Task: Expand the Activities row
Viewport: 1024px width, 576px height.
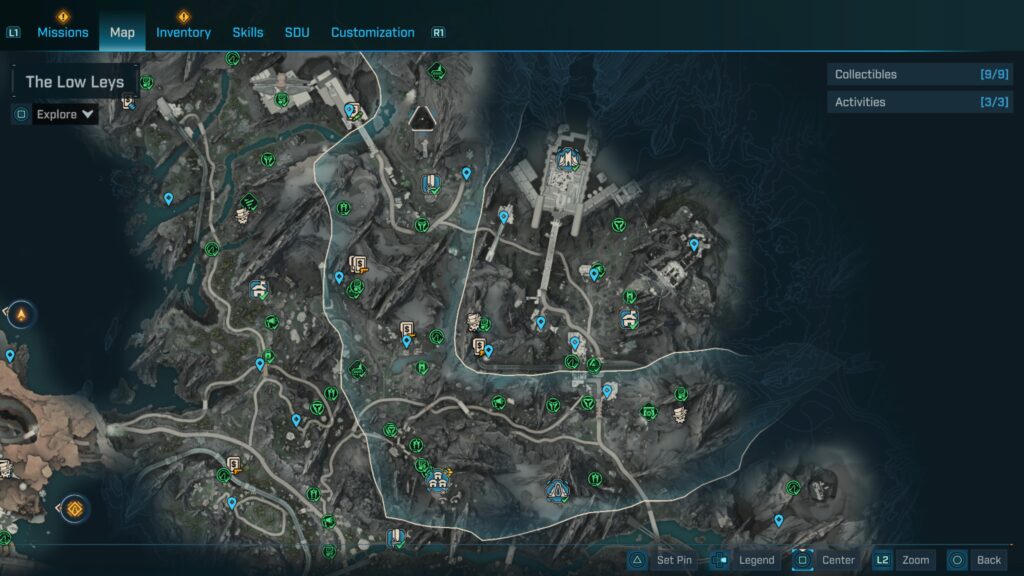Action: click(919, 102)
